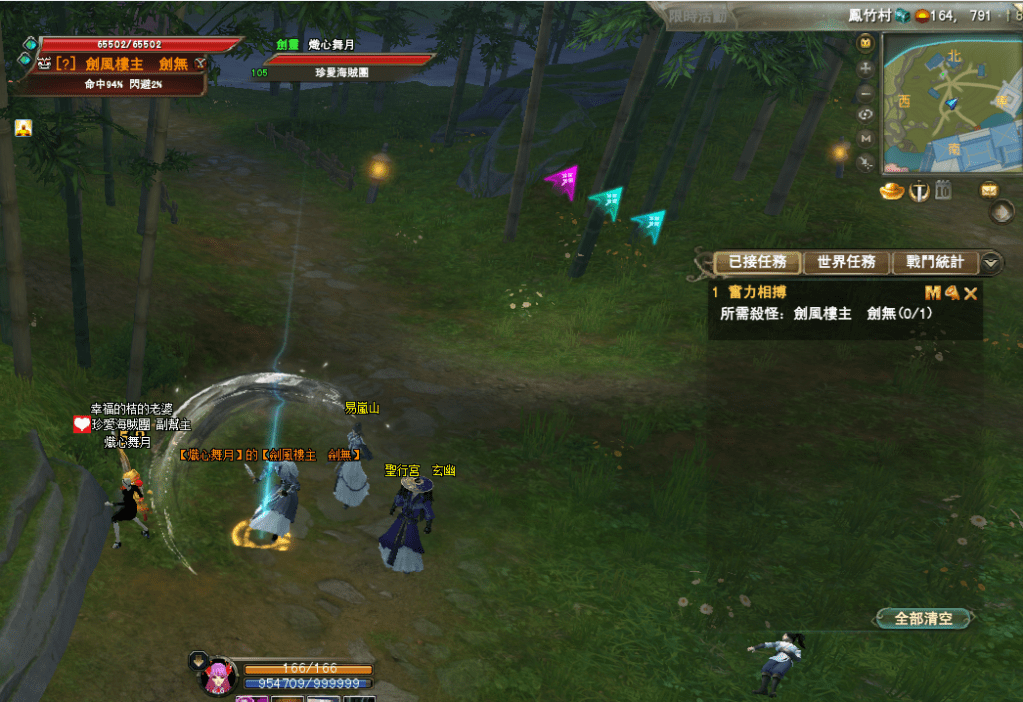Click the yellow buff icon
Image resolution: width=1023 pixels, height=702 pixels.
click(23, 128)
